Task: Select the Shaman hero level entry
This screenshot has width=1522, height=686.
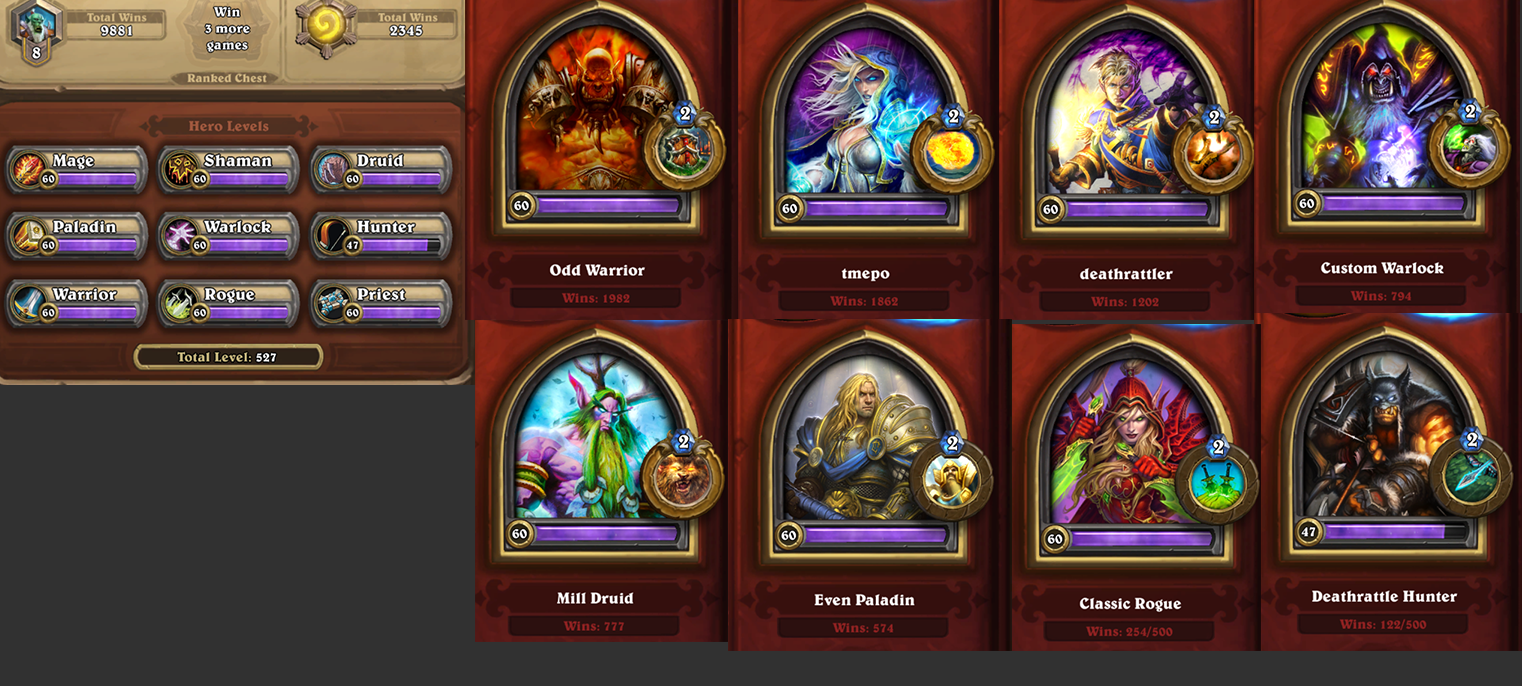Action: [229, 169]
